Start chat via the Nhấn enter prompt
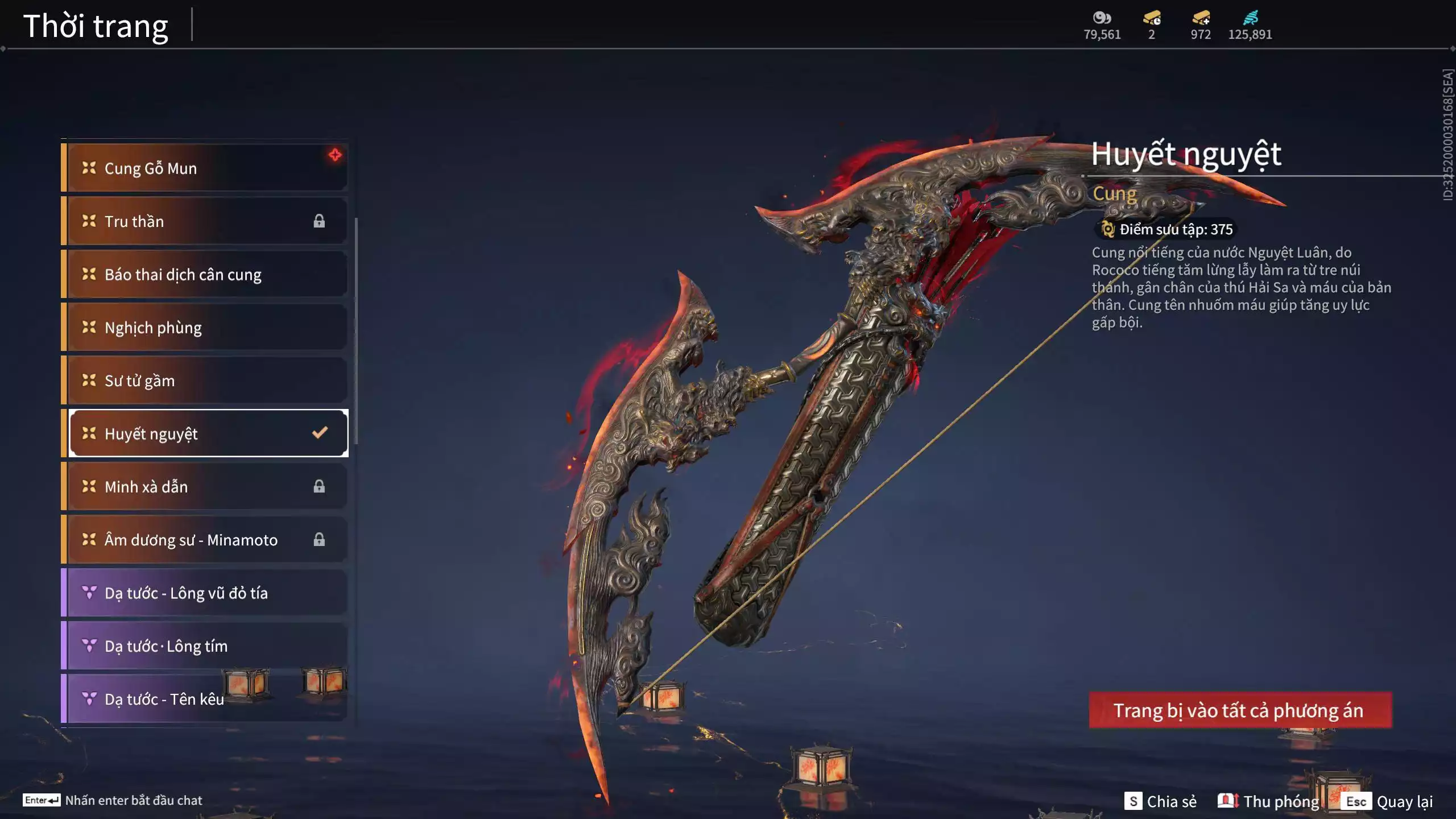Viewport: 1456px width, 819px height. 113,800
